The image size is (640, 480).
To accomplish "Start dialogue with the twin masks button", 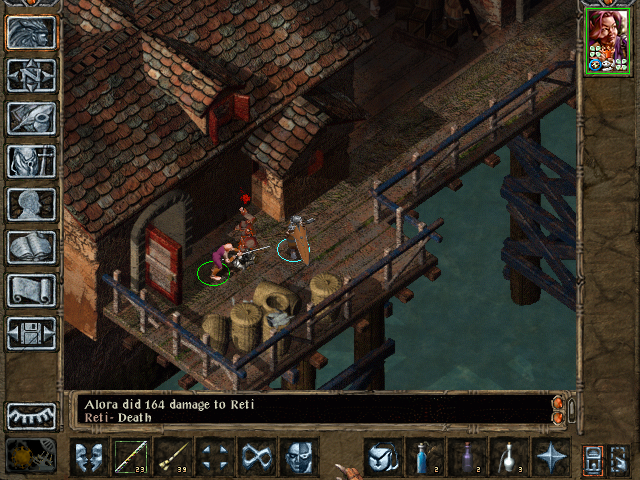I will (89, 457).
